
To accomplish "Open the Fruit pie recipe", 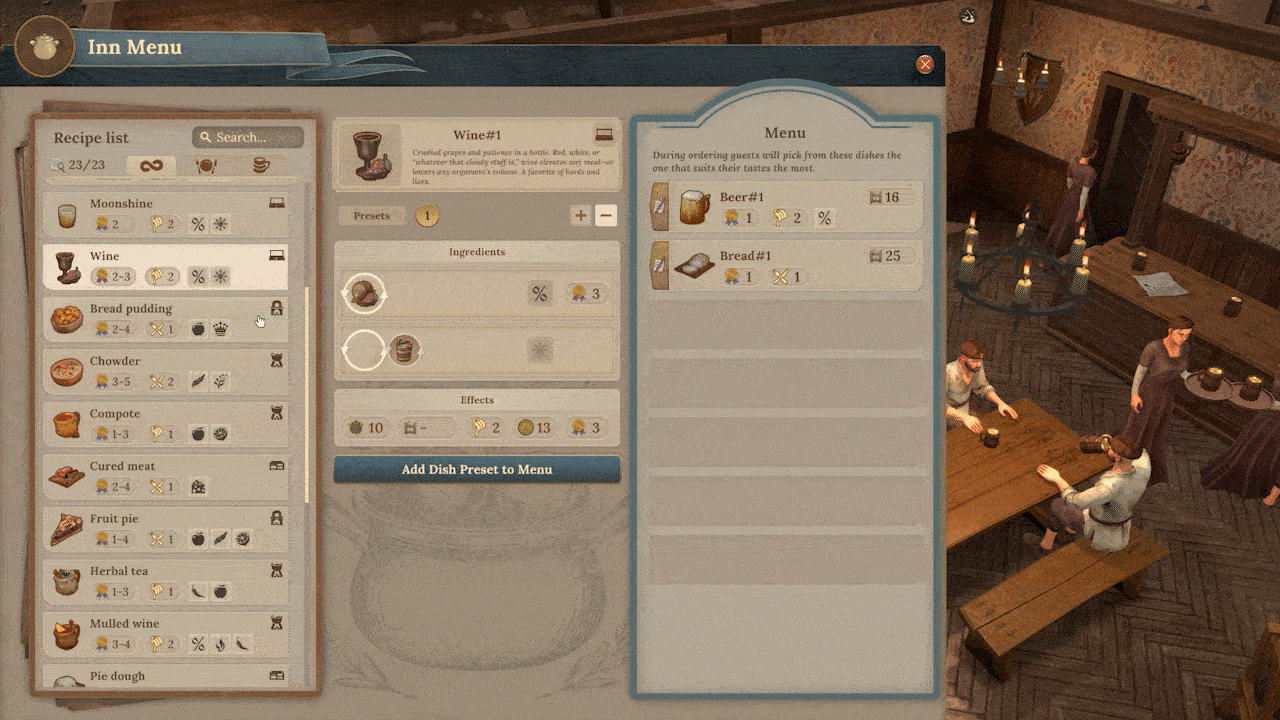I will coord(167,529).
